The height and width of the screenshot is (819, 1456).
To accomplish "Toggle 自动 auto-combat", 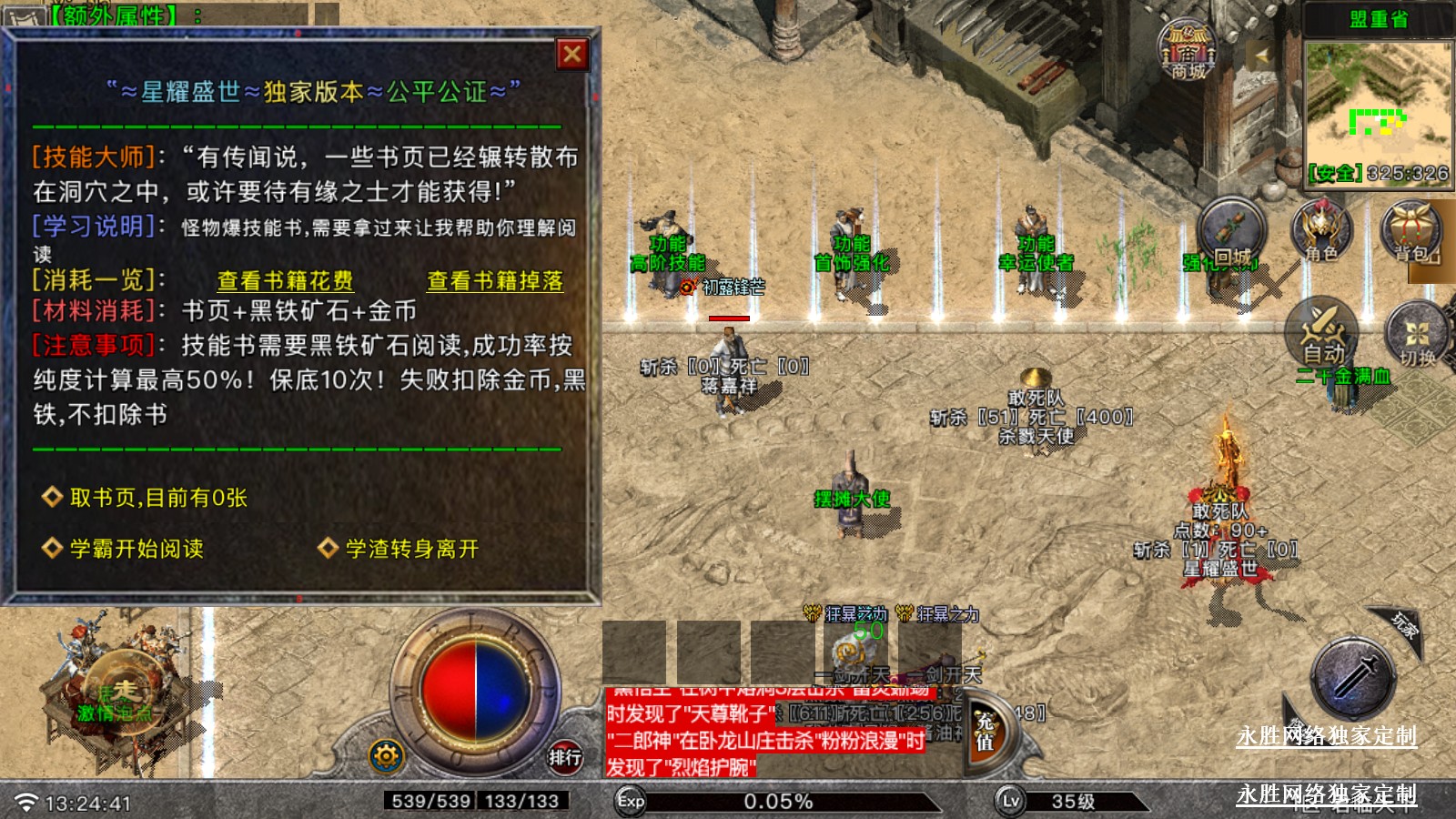I will coord(1322,333).
